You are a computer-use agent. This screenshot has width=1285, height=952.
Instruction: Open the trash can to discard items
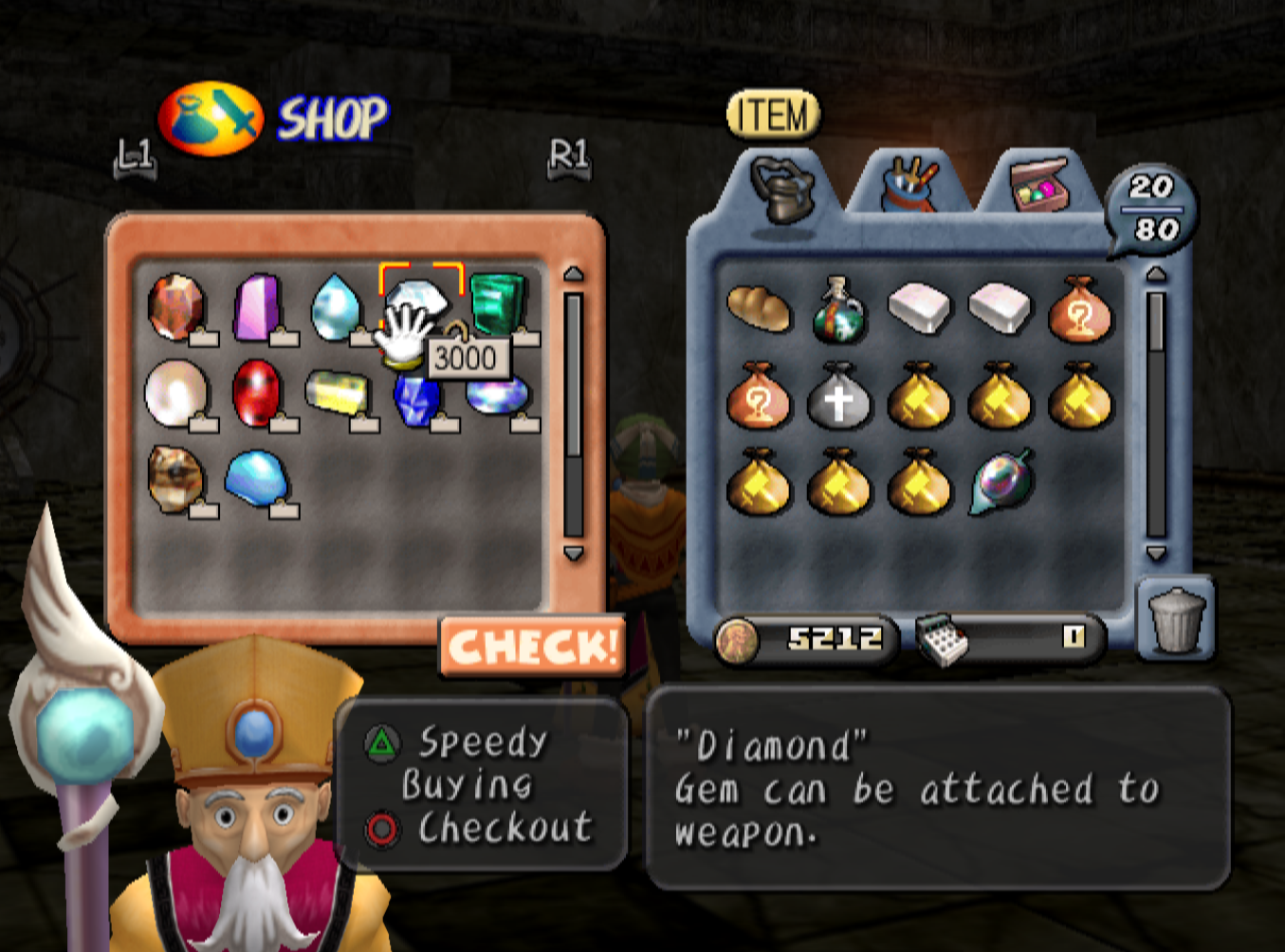(1176, 621)
